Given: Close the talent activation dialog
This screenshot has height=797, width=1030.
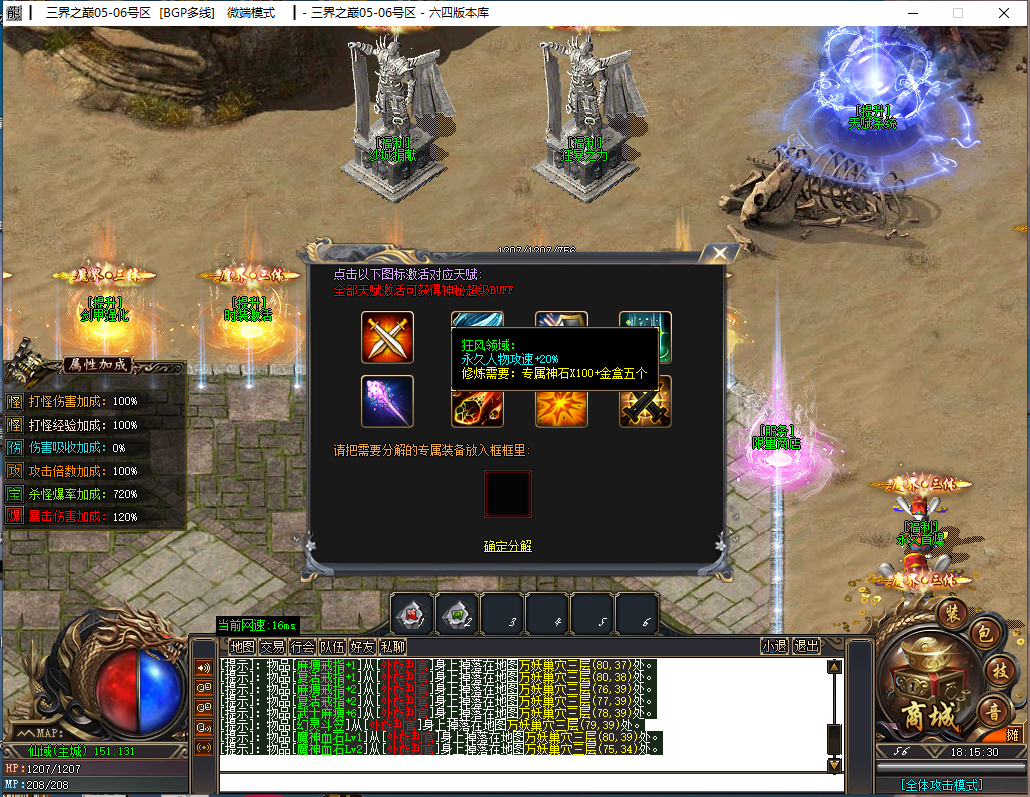Looking at the screenshot, I should tap(717, 254).
